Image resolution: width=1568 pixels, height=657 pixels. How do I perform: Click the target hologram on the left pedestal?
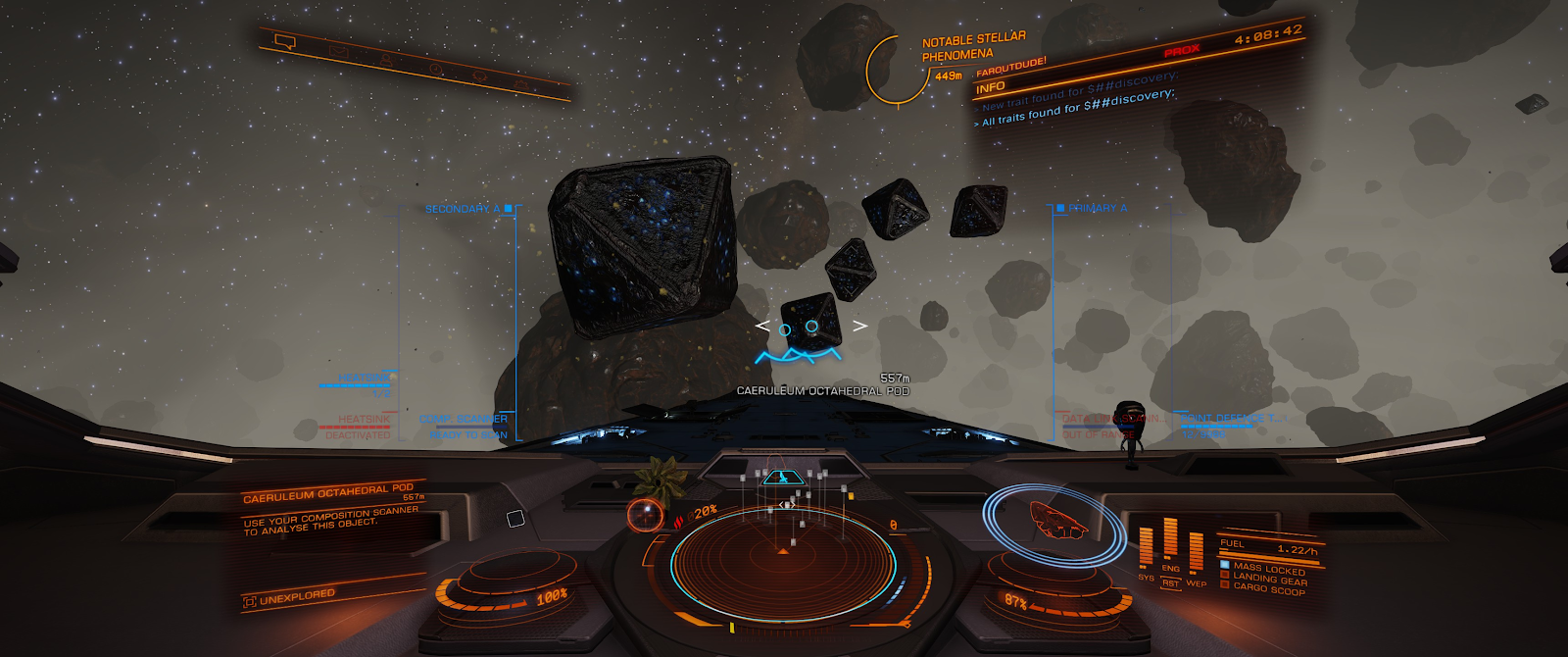pos(645,514)
